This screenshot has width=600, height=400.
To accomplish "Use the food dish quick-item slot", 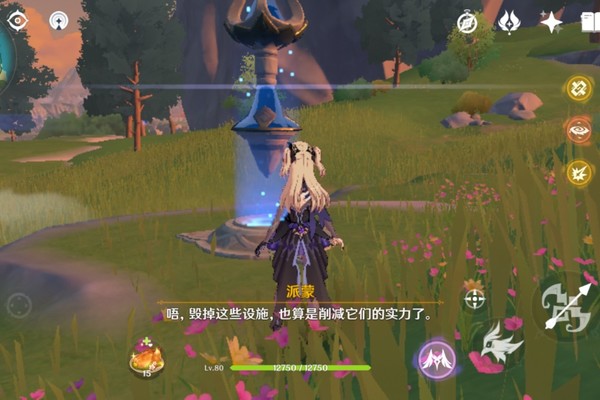I will pyautogui.click(x=147, y=357).
